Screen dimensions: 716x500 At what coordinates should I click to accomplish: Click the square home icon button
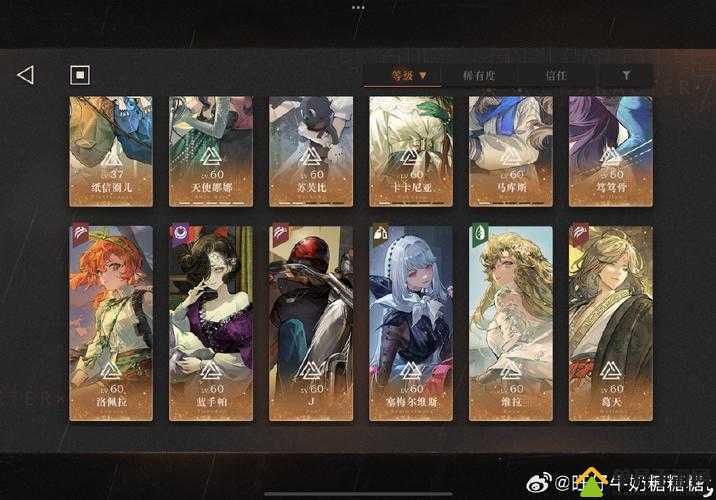pos(80,75)
